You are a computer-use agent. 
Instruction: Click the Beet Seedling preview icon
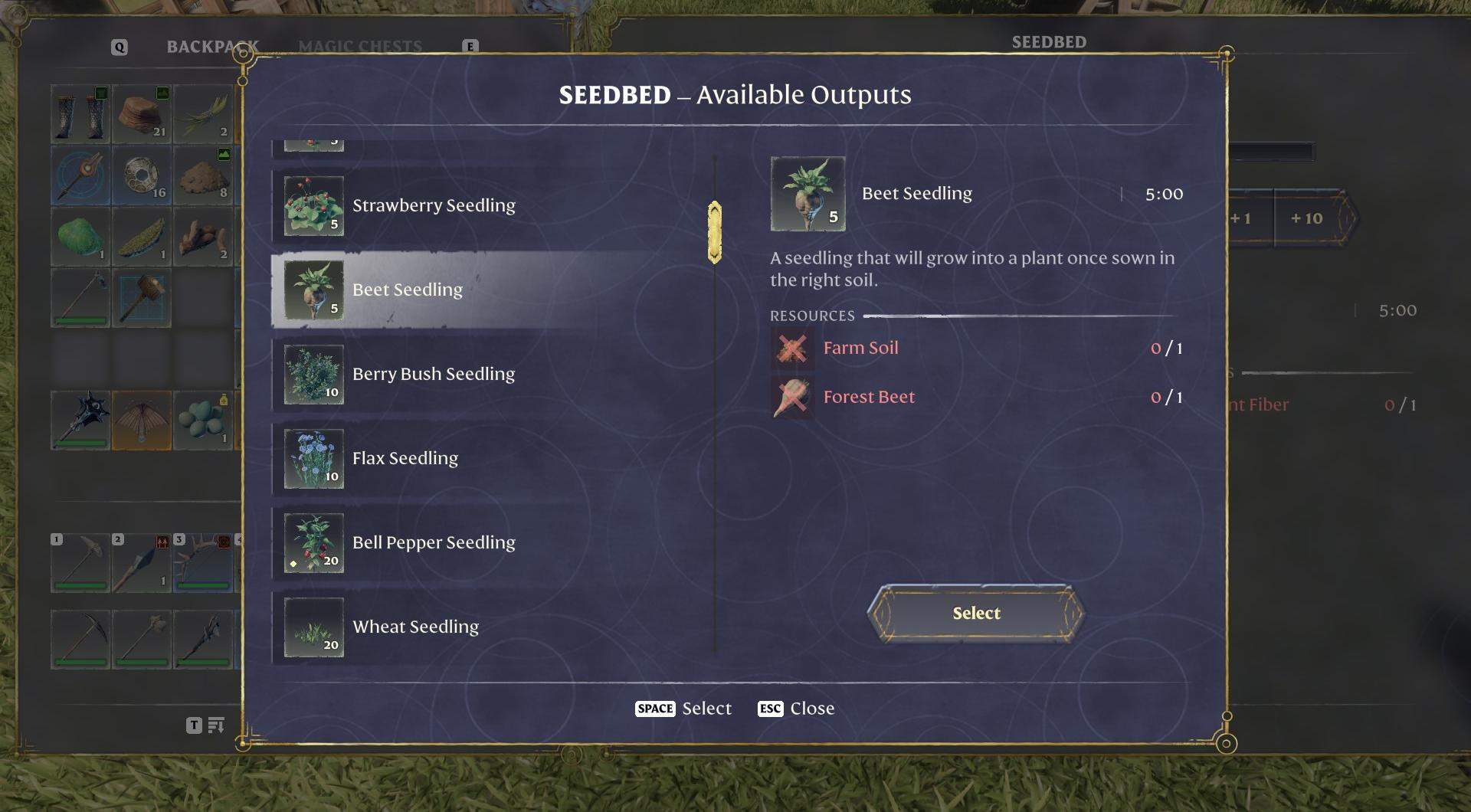(808, 194)
